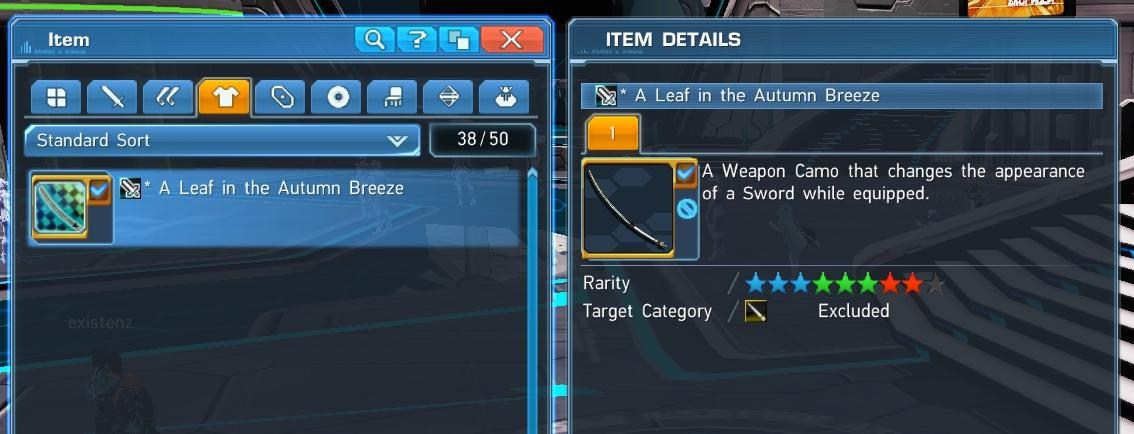Switch to the chair furniture tab
Viewport: 1134px width, 434px height.
pos(393,97)
